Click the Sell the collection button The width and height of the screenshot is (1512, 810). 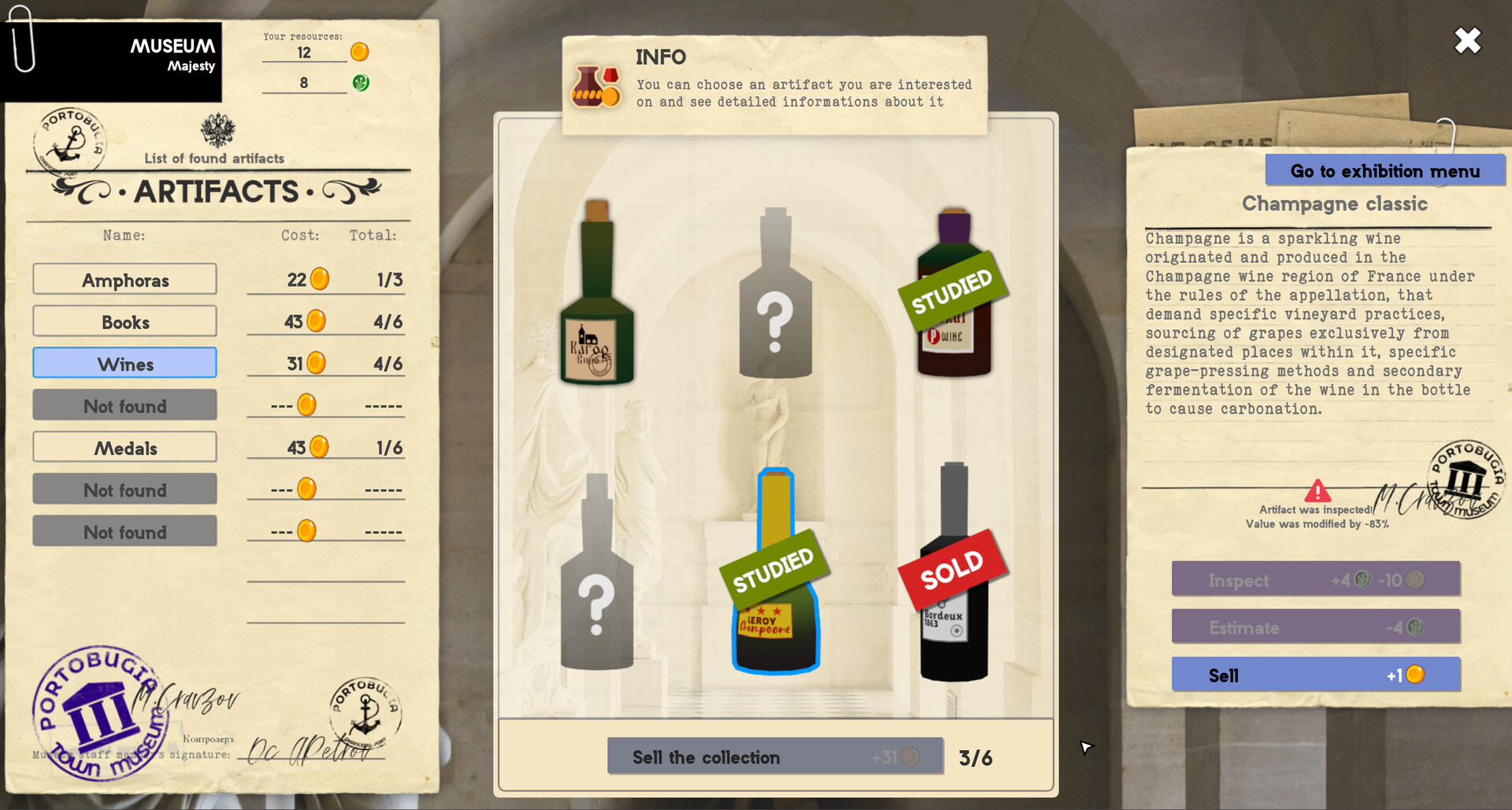click(x=774, y=756)
